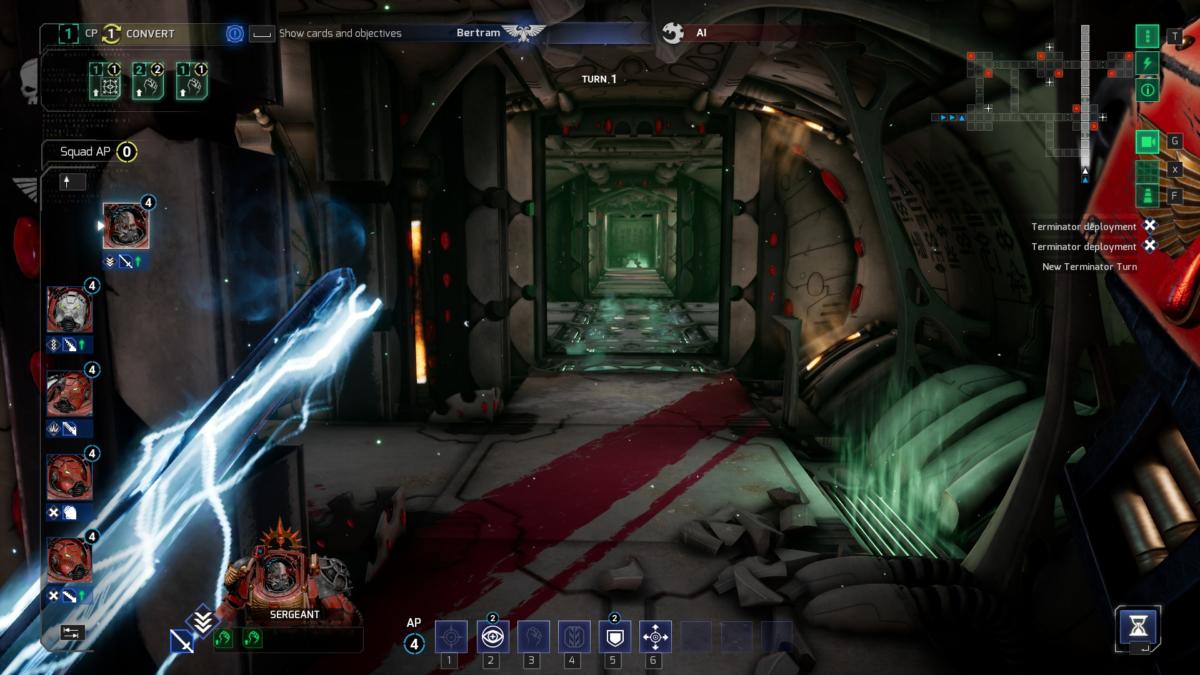Click the blue info icon beside CONVERT
This screenshot has height=675, width=1200.
tap(234, 33)
